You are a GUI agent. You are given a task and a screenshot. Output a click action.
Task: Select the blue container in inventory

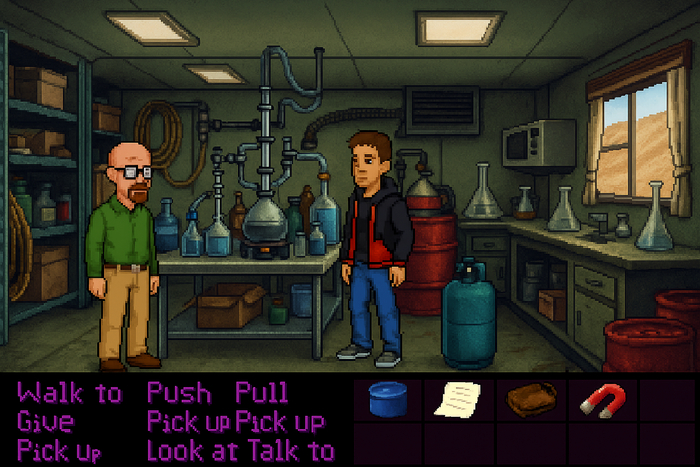386,399
